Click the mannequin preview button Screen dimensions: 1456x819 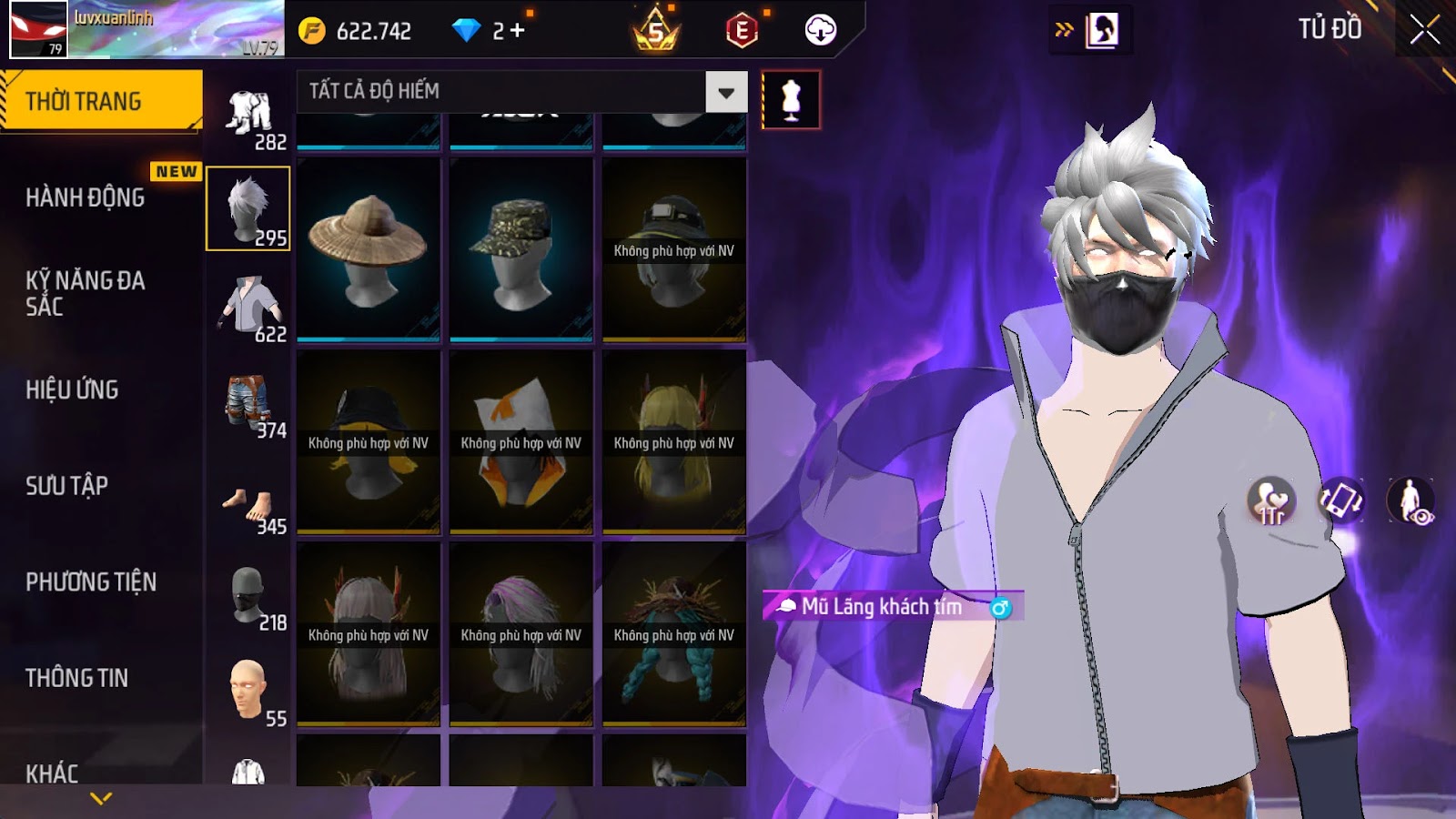pyautogui.click(x=791, y=100)
